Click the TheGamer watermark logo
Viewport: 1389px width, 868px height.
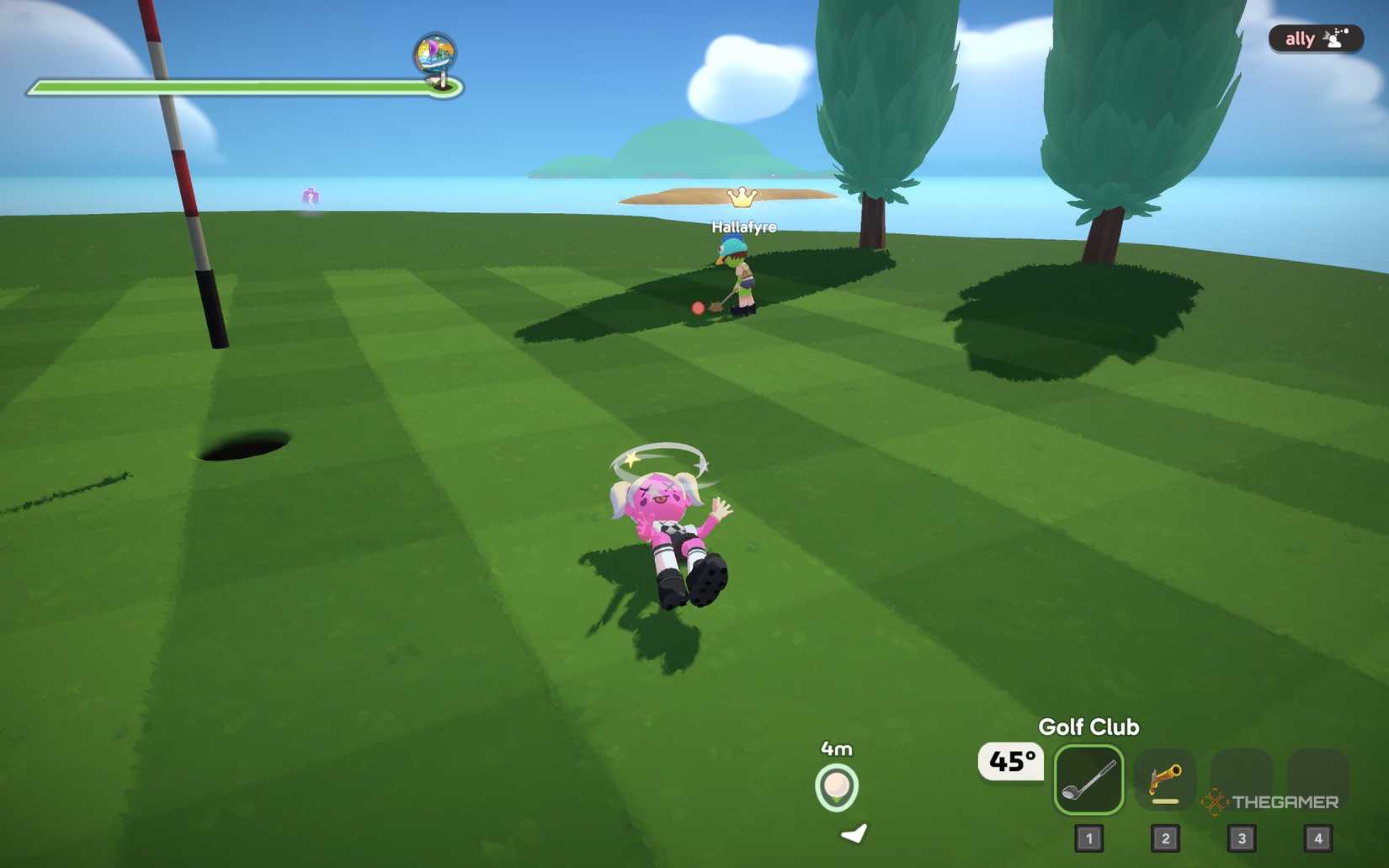(x=1271, y=802)
